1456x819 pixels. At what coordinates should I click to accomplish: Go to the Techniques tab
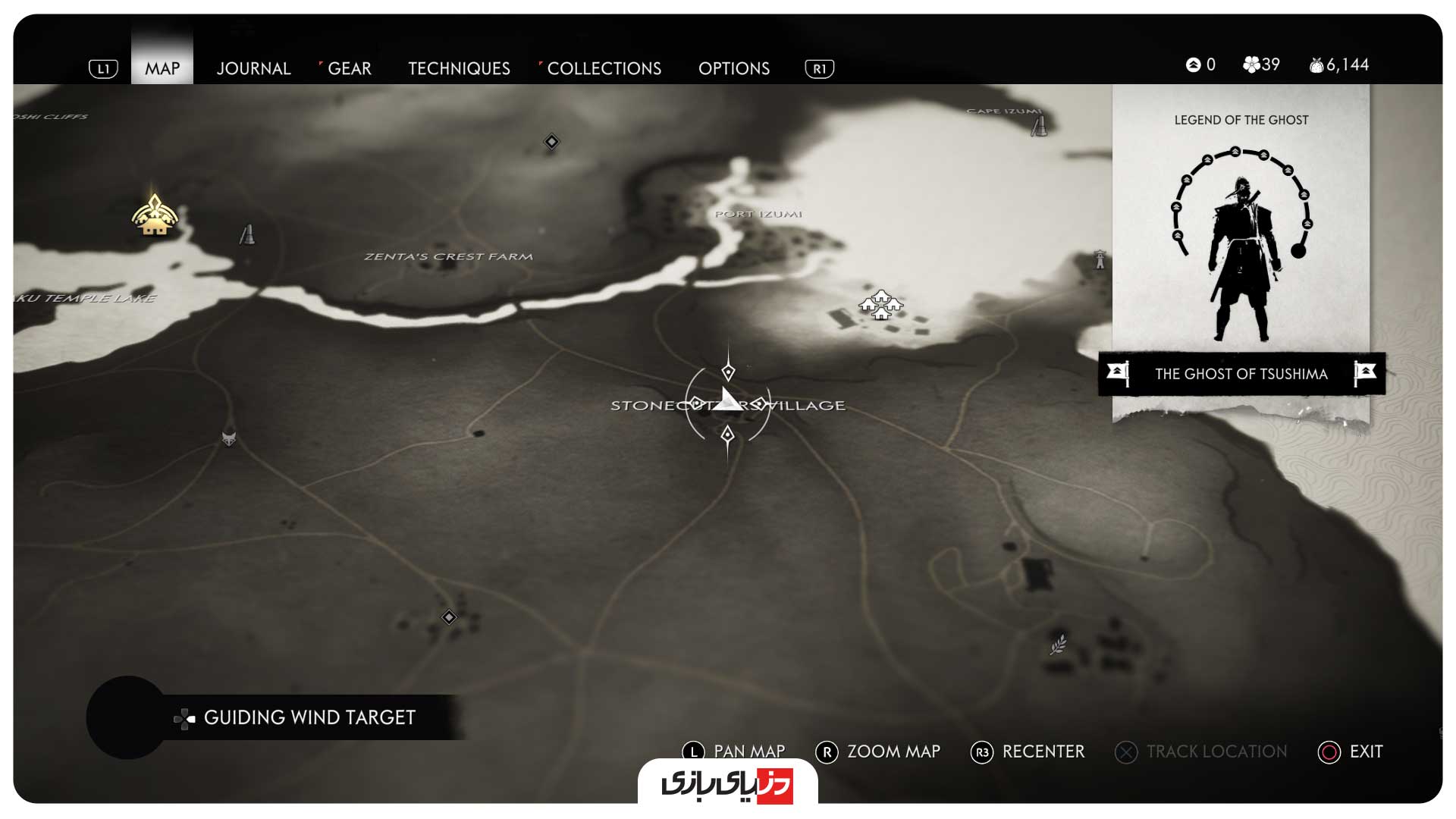click(x=459, y=68)
